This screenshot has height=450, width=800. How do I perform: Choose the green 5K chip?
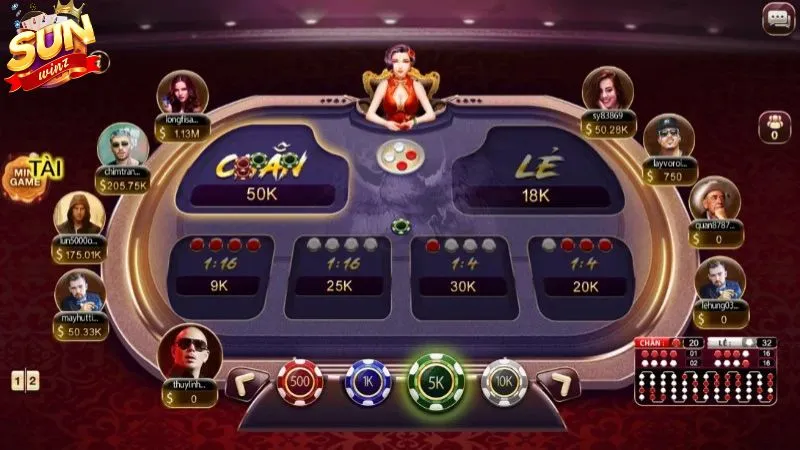(436, 382)
